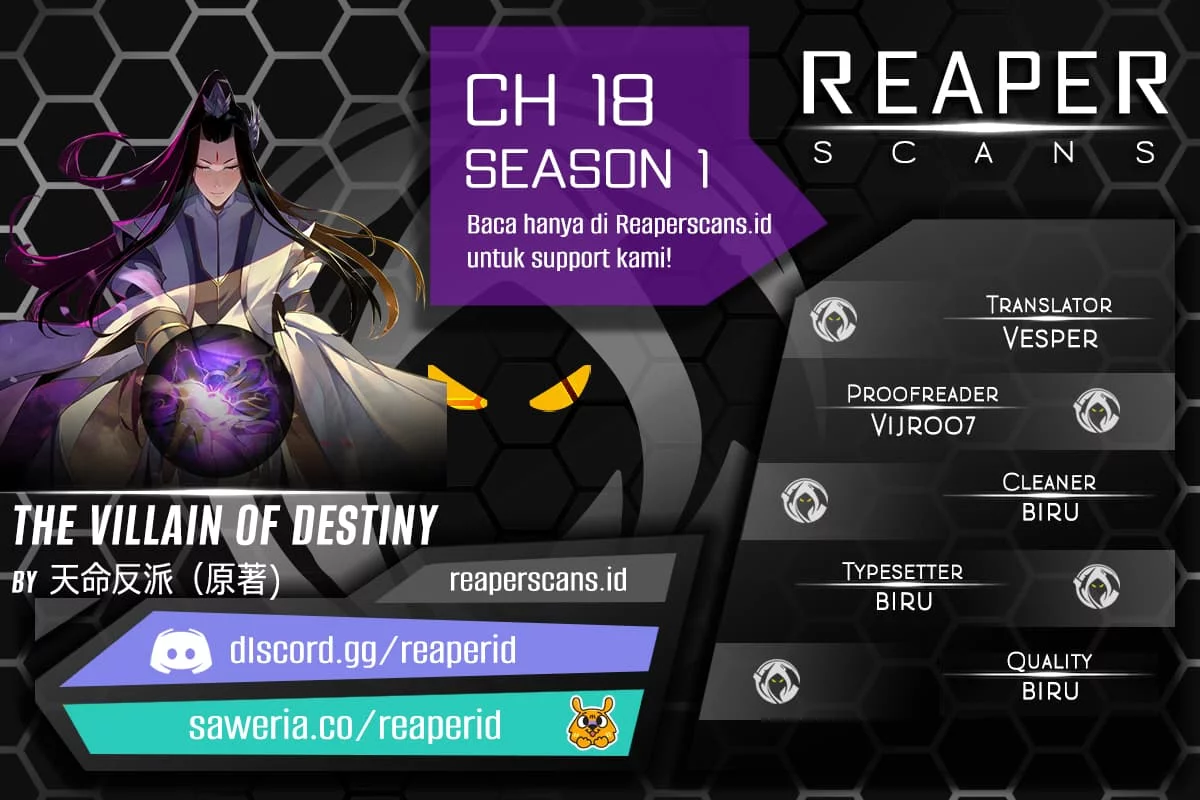Select the Reaper Scans logo

[985, 105]
